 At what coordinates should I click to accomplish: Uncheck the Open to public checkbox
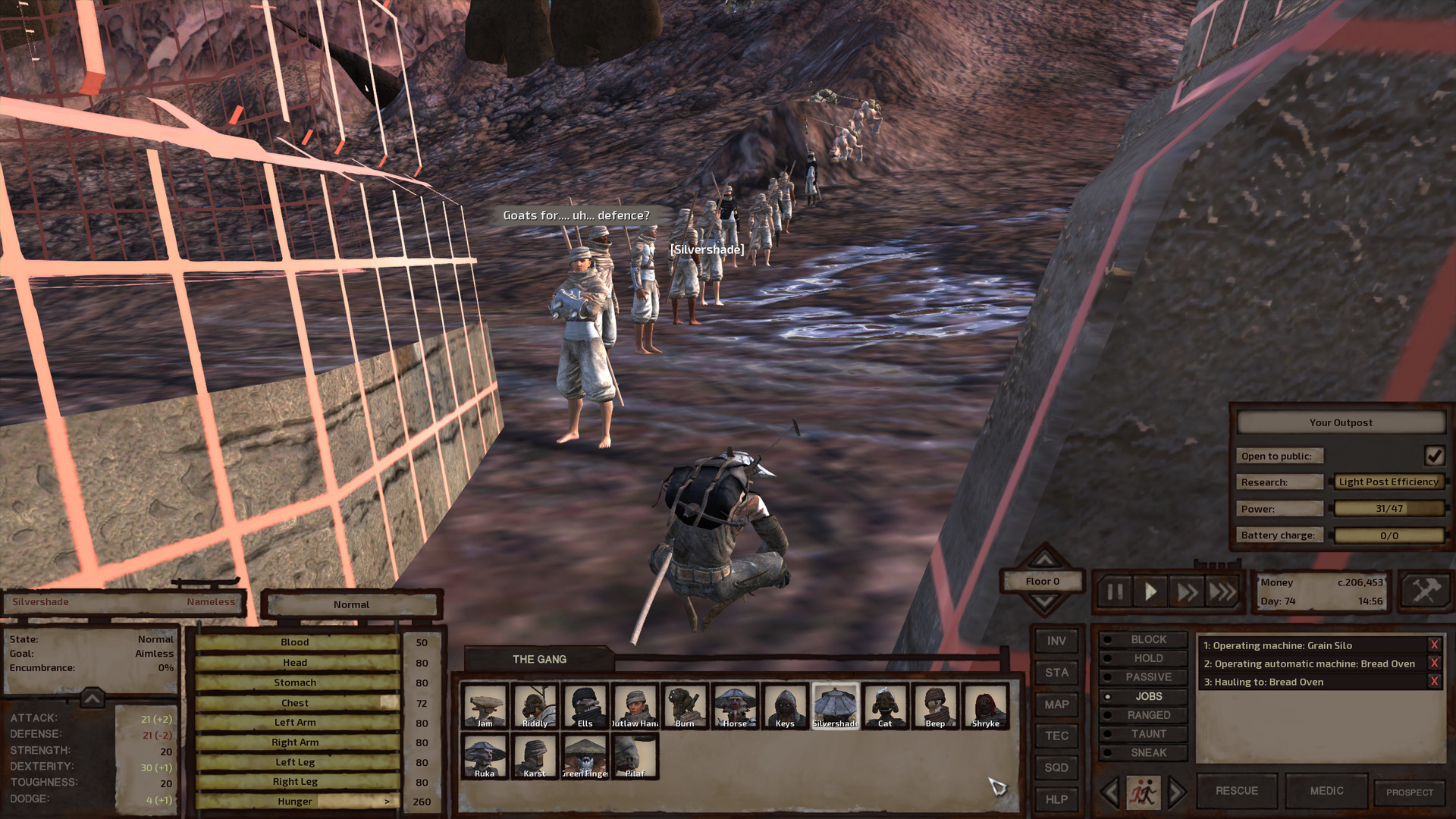pos(1434,456)
